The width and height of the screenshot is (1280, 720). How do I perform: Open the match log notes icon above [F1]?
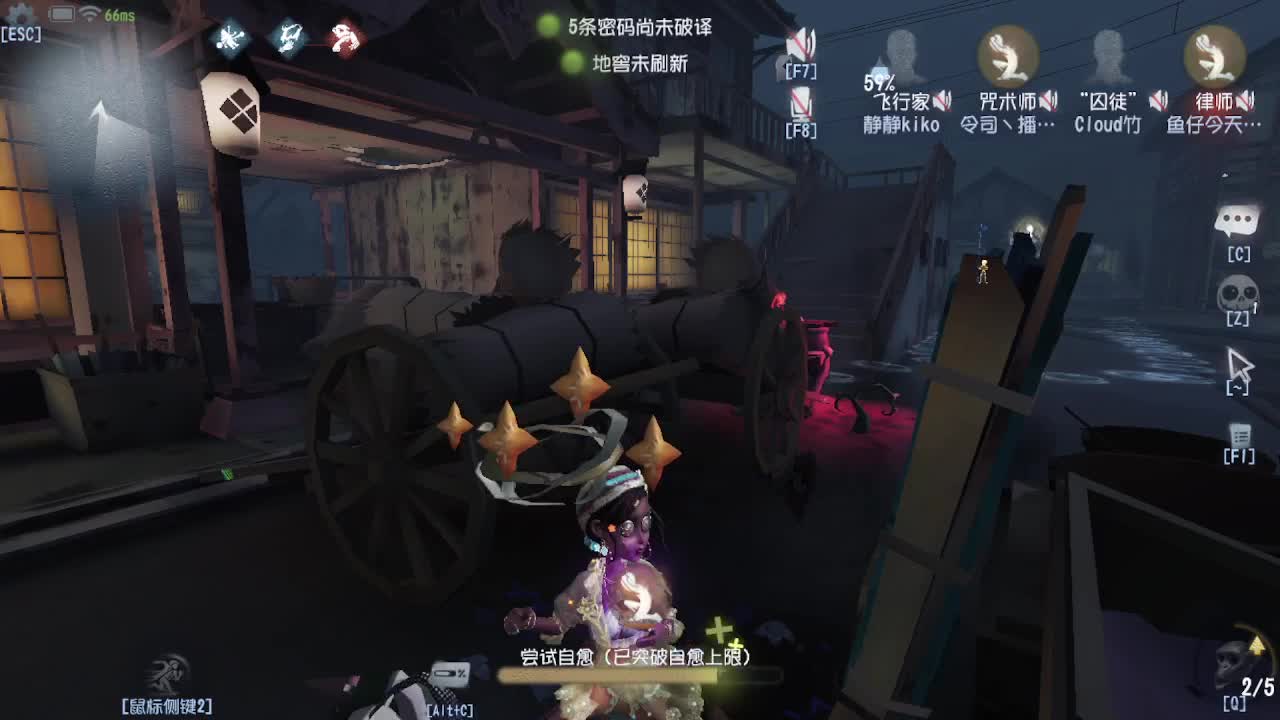pyautogui.click(x=1238, y=435)
